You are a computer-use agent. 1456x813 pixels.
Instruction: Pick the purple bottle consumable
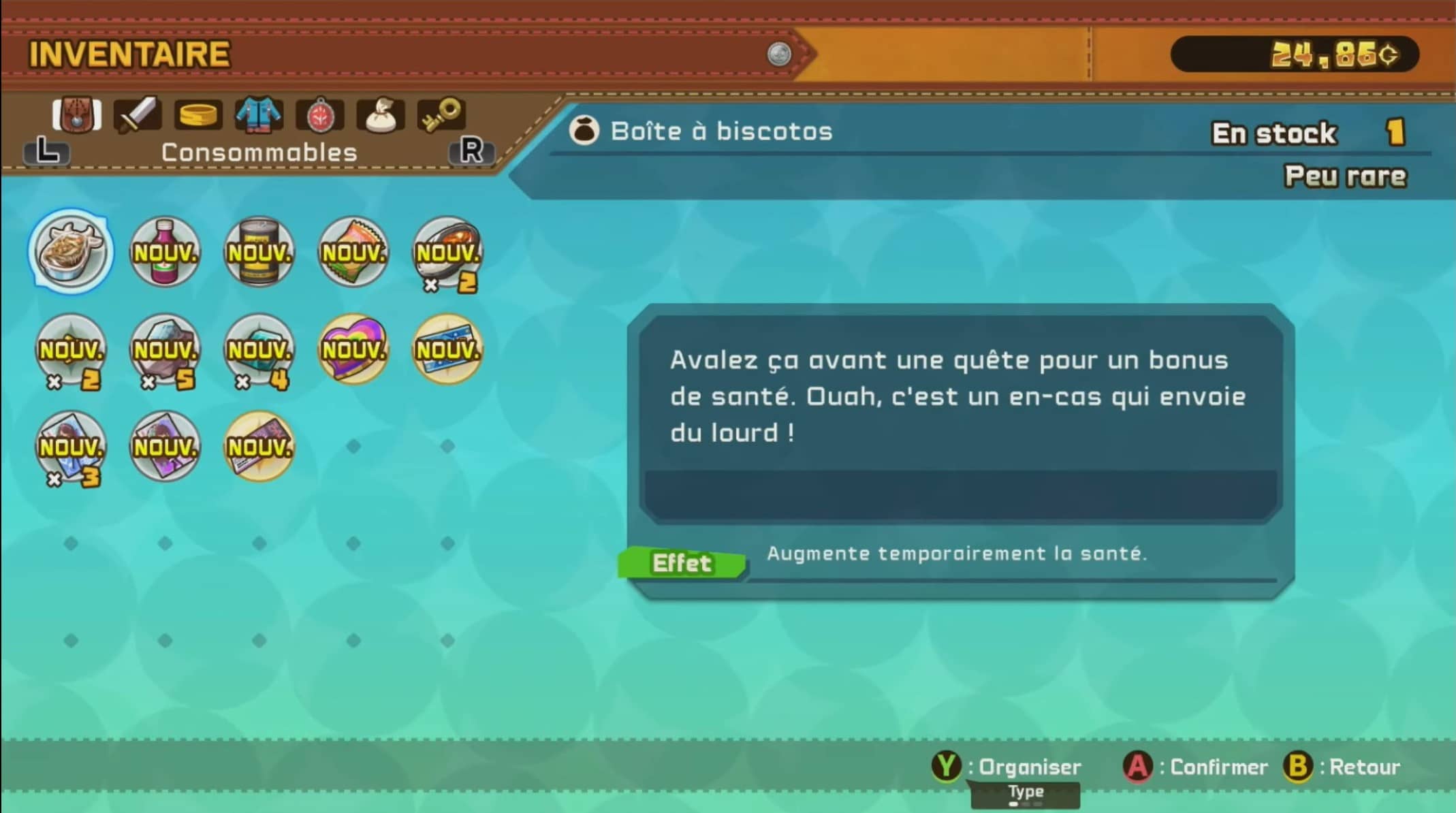[x=165, y=253]
